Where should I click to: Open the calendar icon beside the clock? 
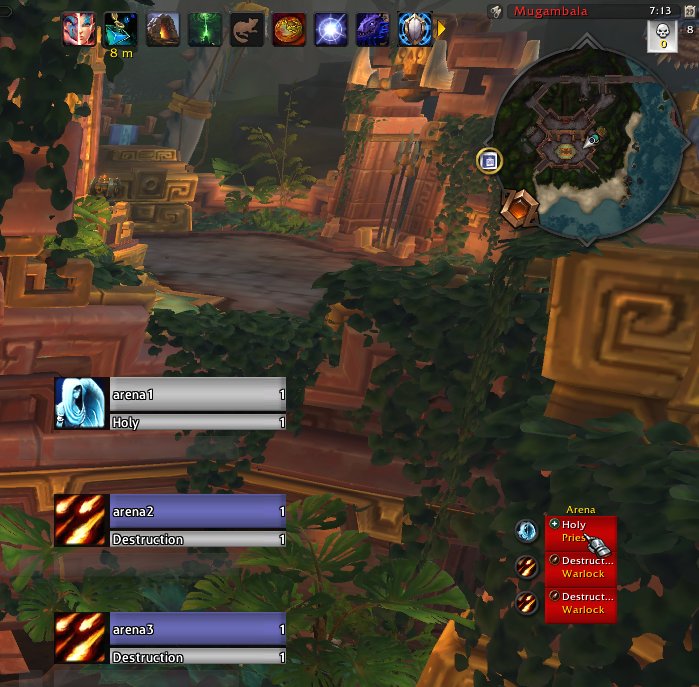[688, 30]
